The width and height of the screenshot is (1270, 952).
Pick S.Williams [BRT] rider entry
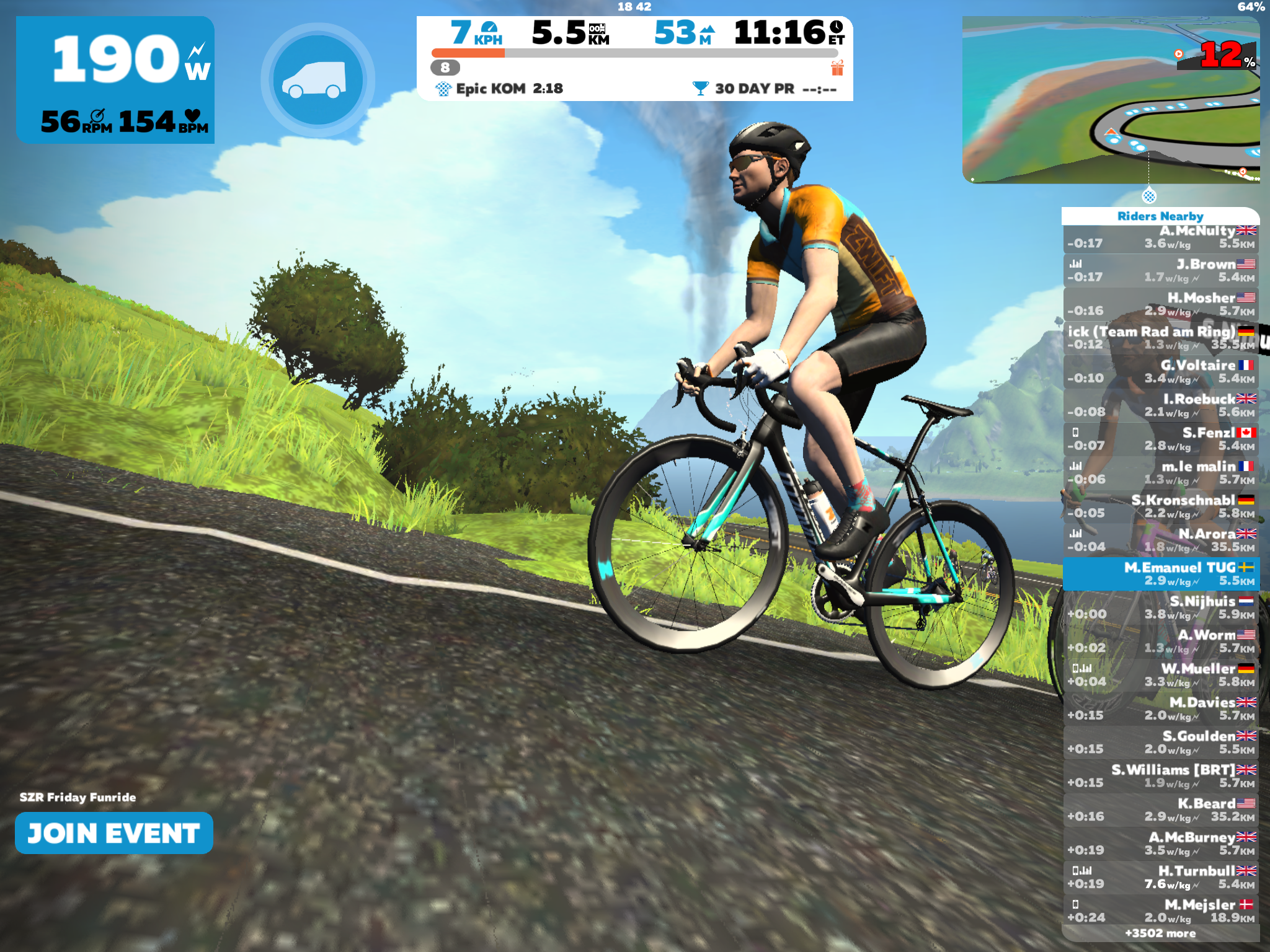[x=1161, y=776]
